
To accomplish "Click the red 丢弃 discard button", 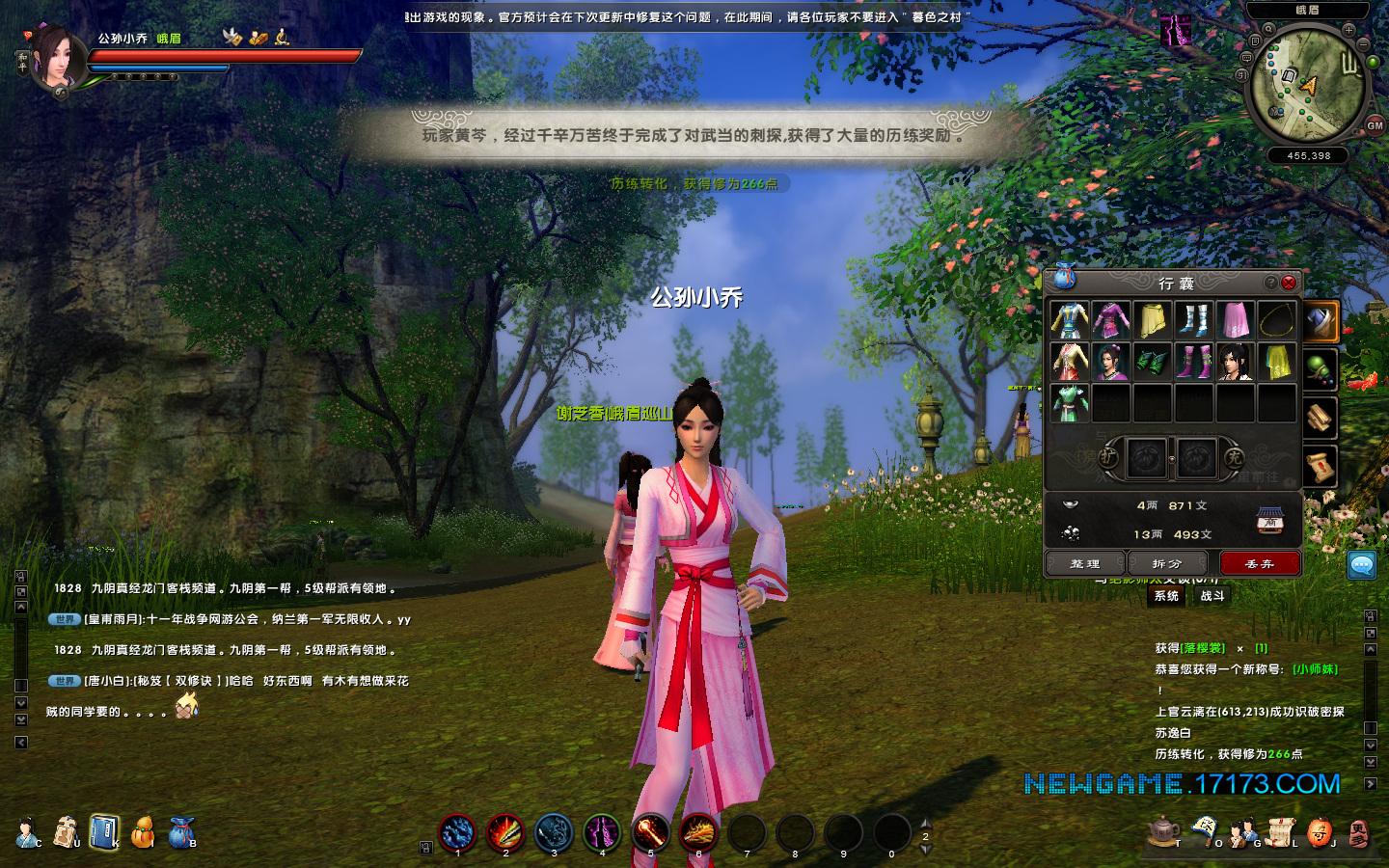I will [1260, 563].
